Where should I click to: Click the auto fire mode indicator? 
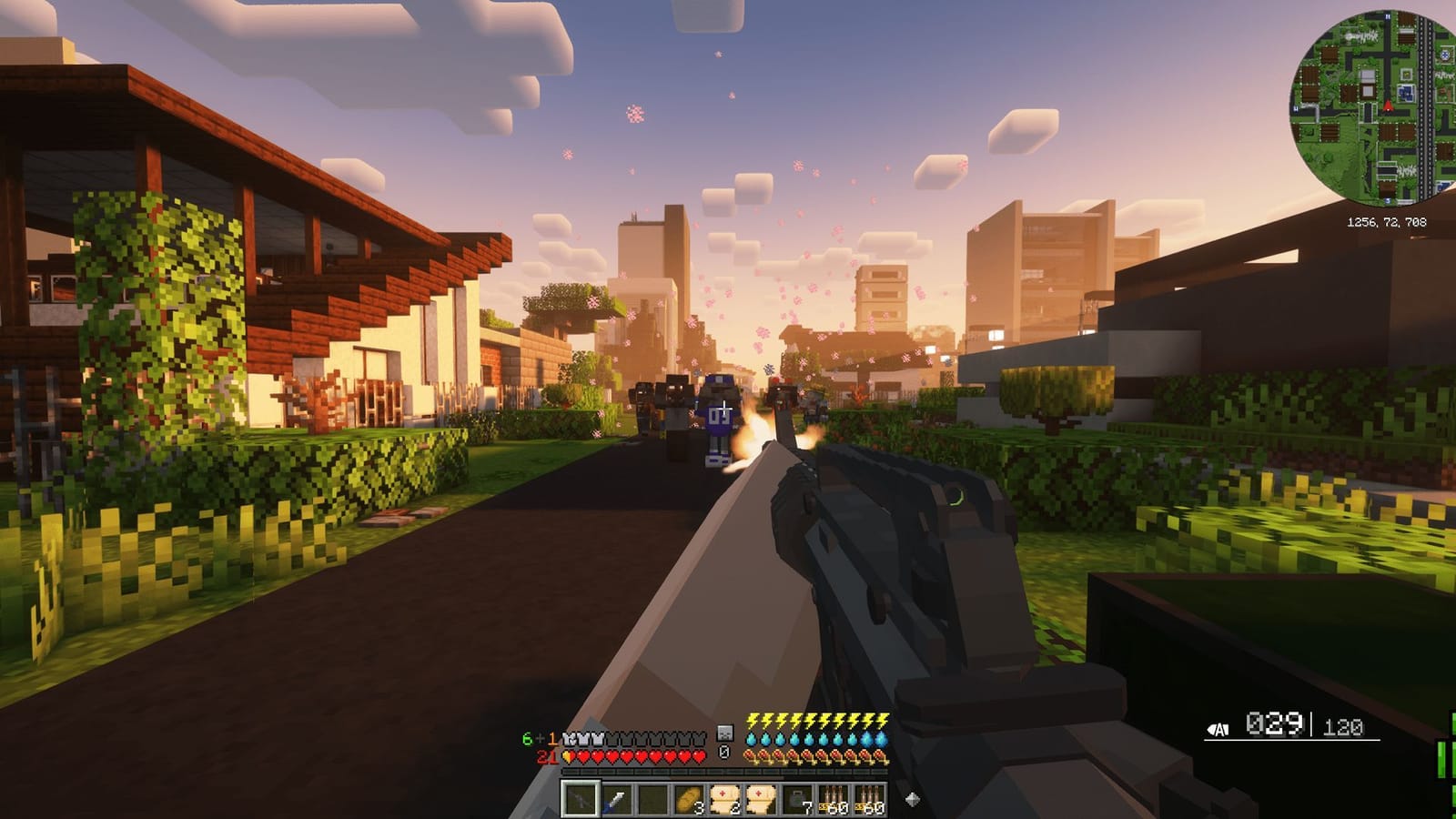pos(1219,728)
